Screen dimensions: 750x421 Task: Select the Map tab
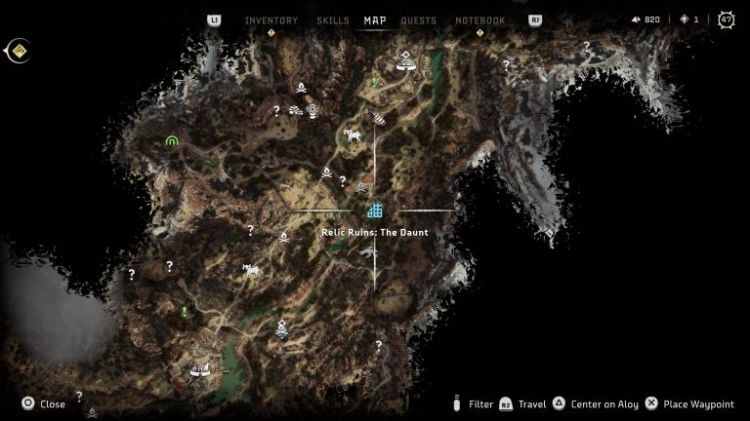click(x=375, y=20)
